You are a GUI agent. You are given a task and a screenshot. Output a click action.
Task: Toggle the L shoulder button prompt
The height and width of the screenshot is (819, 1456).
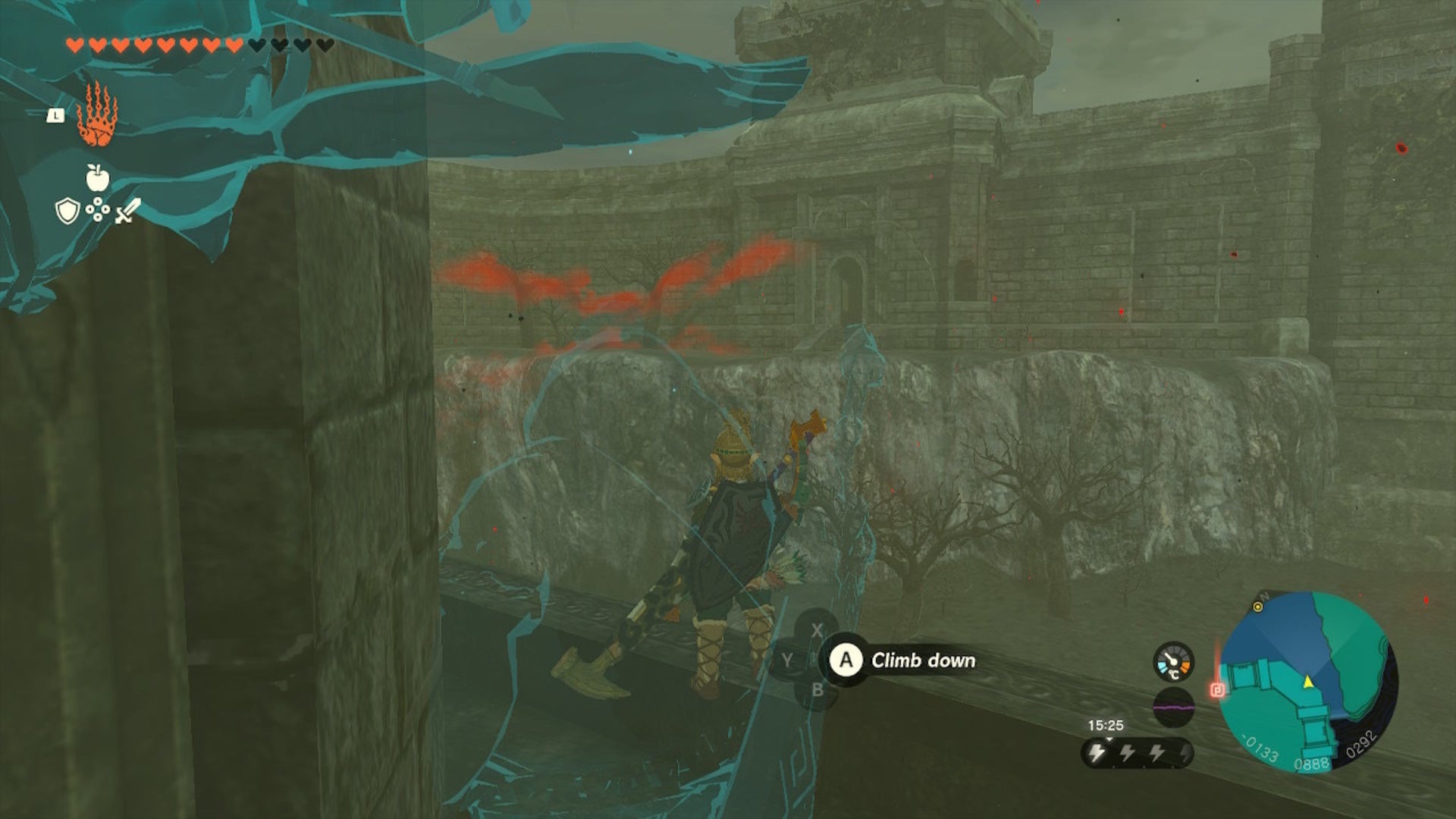tap(55, 115)
